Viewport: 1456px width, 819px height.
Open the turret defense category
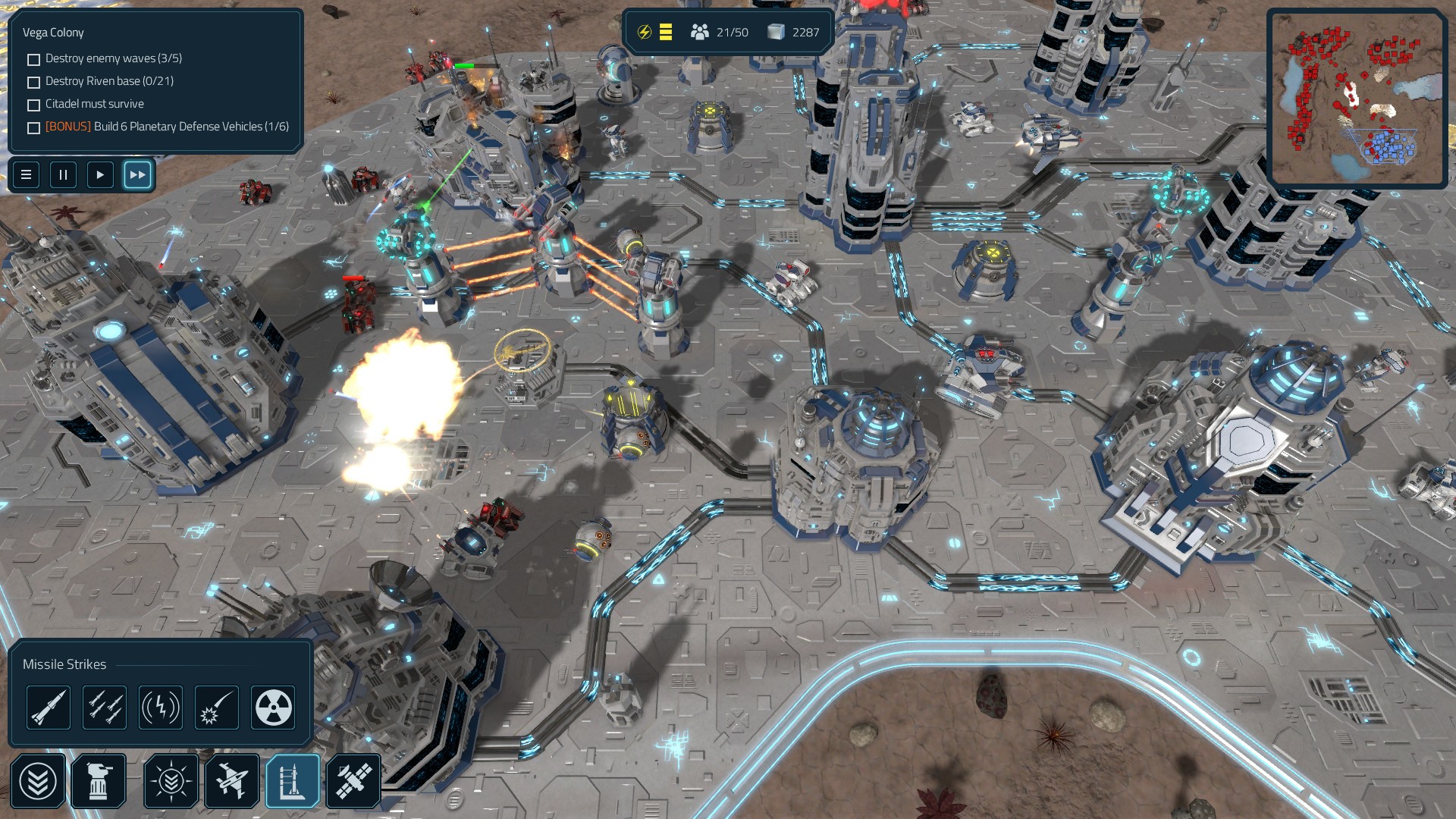(99, 780)
